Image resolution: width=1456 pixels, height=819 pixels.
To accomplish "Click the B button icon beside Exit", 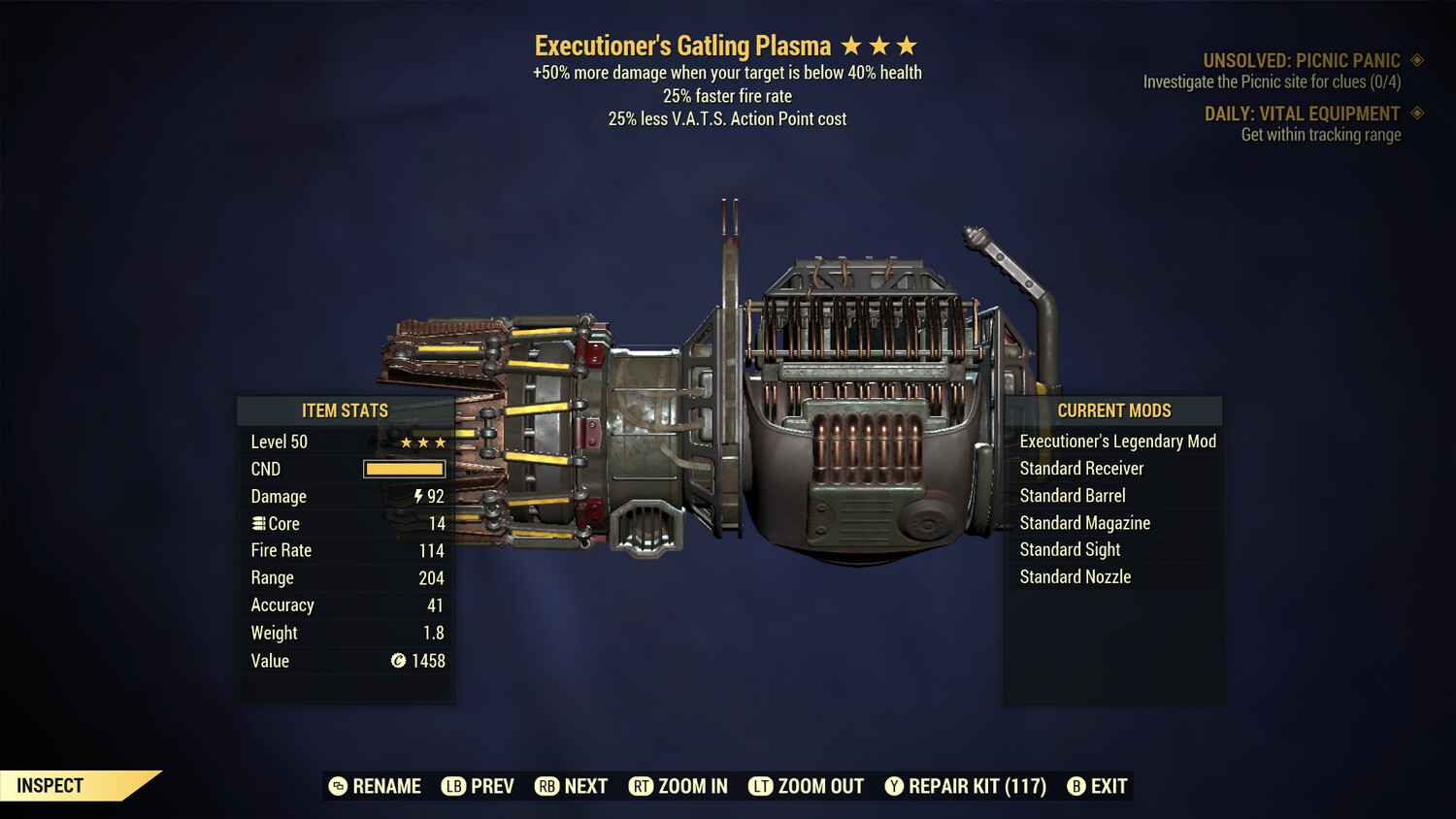I will [1077, 786].
